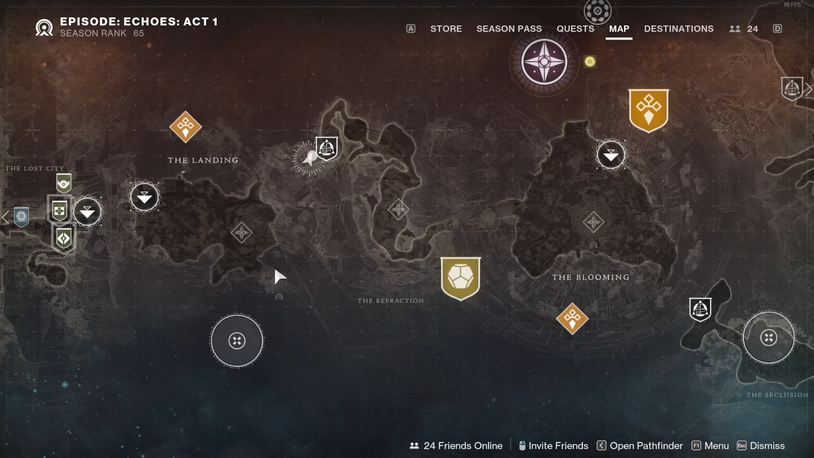Click the orange diamond activity above The Landing
Image resolution: width=814 pixels, height=458 pixels.
pos(185,127)
